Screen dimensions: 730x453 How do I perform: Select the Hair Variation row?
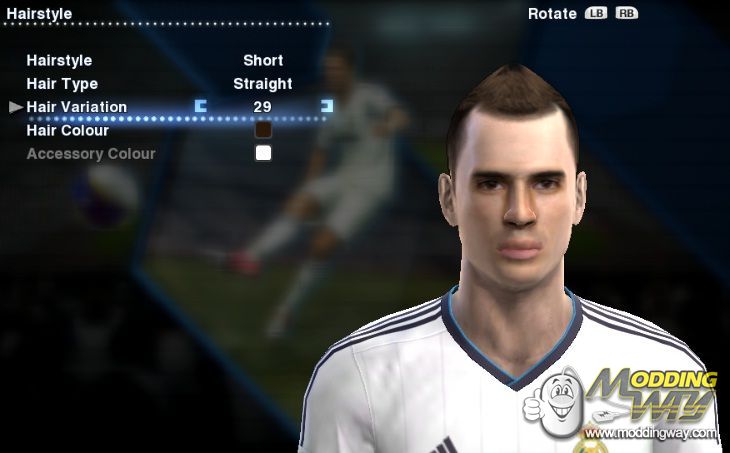[x=77, y=107]
